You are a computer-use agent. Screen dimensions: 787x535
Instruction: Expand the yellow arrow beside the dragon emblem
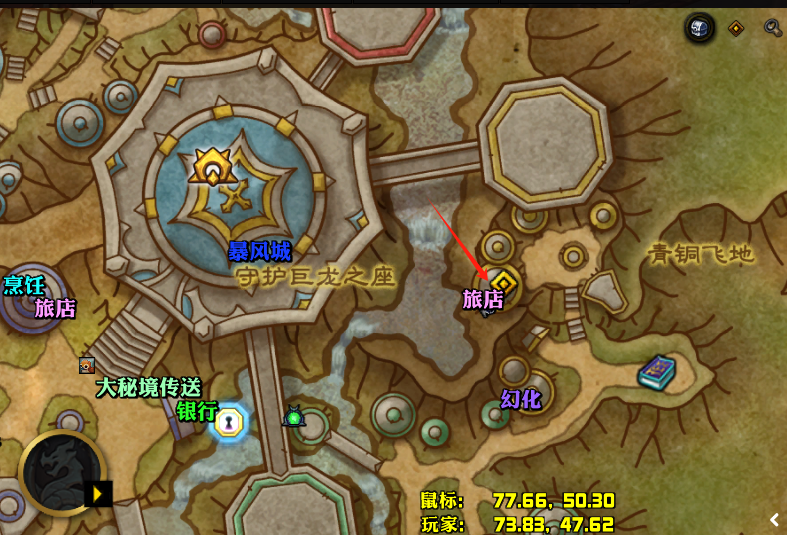[99, 493]
